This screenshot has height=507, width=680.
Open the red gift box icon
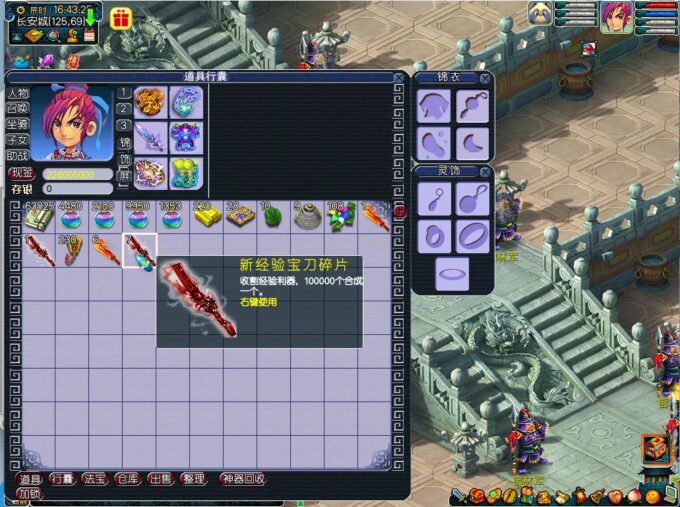tap(120, 18)
